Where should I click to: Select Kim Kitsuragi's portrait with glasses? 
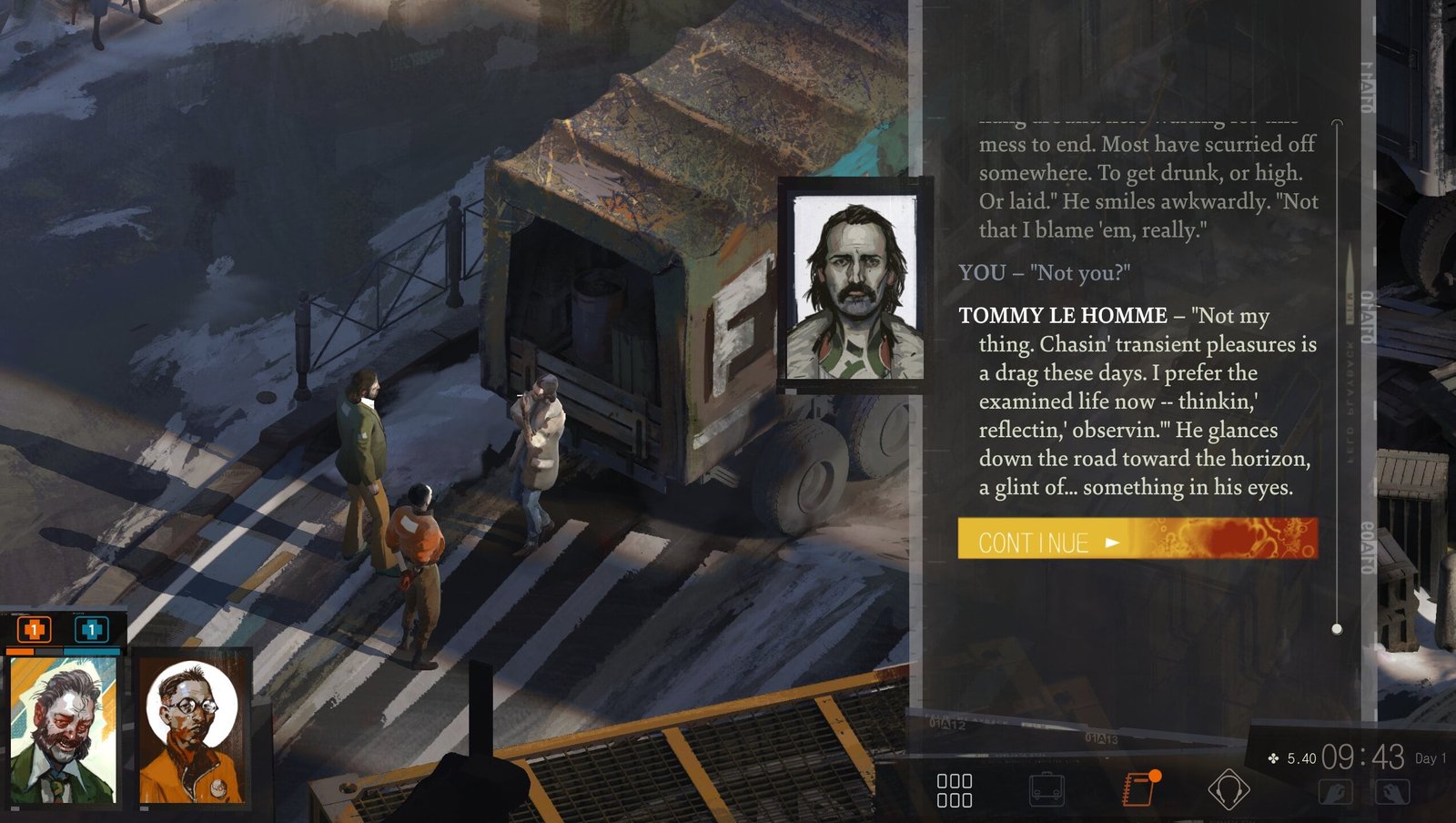point(193,730)
